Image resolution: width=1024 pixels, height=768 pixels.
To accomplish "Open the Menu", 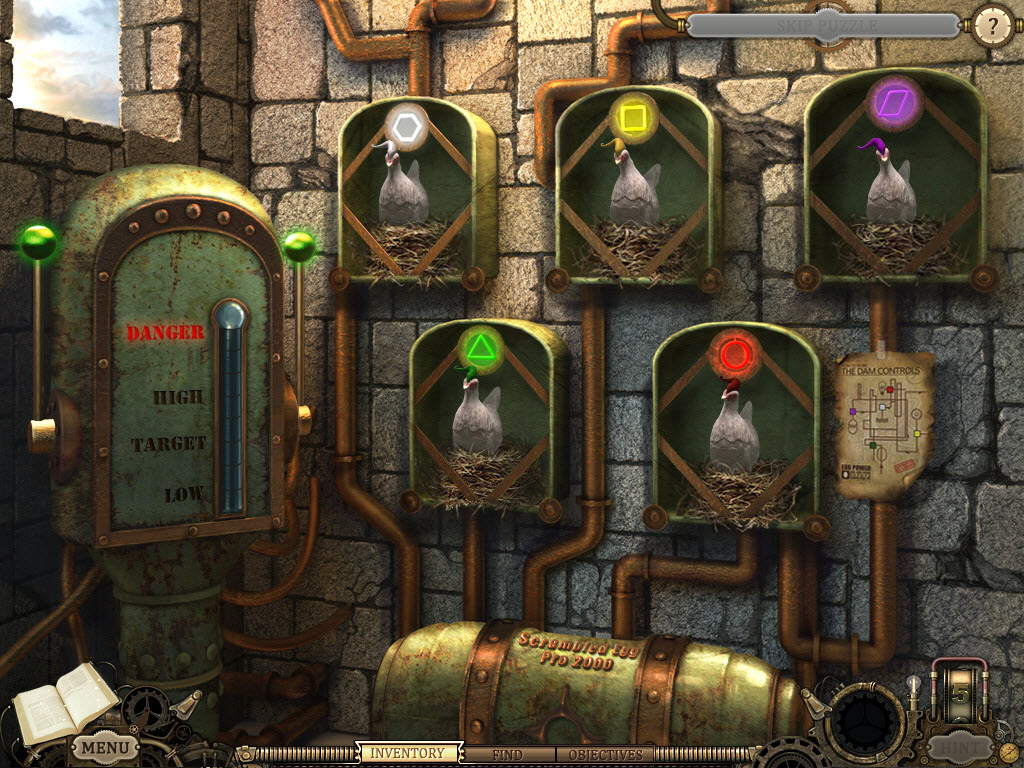I will [x=104, y=747].
